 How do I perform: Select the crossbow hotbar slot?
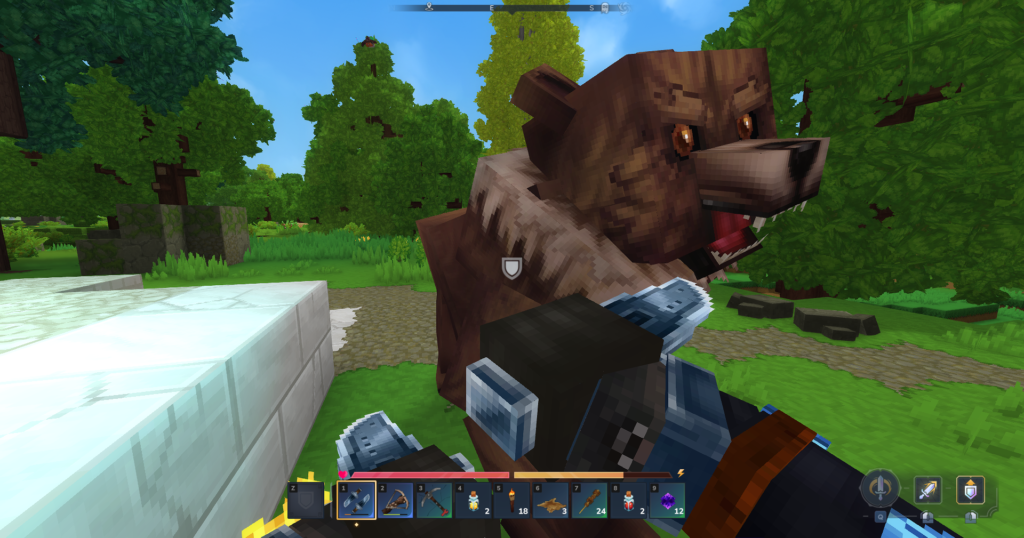pos(395,500)
